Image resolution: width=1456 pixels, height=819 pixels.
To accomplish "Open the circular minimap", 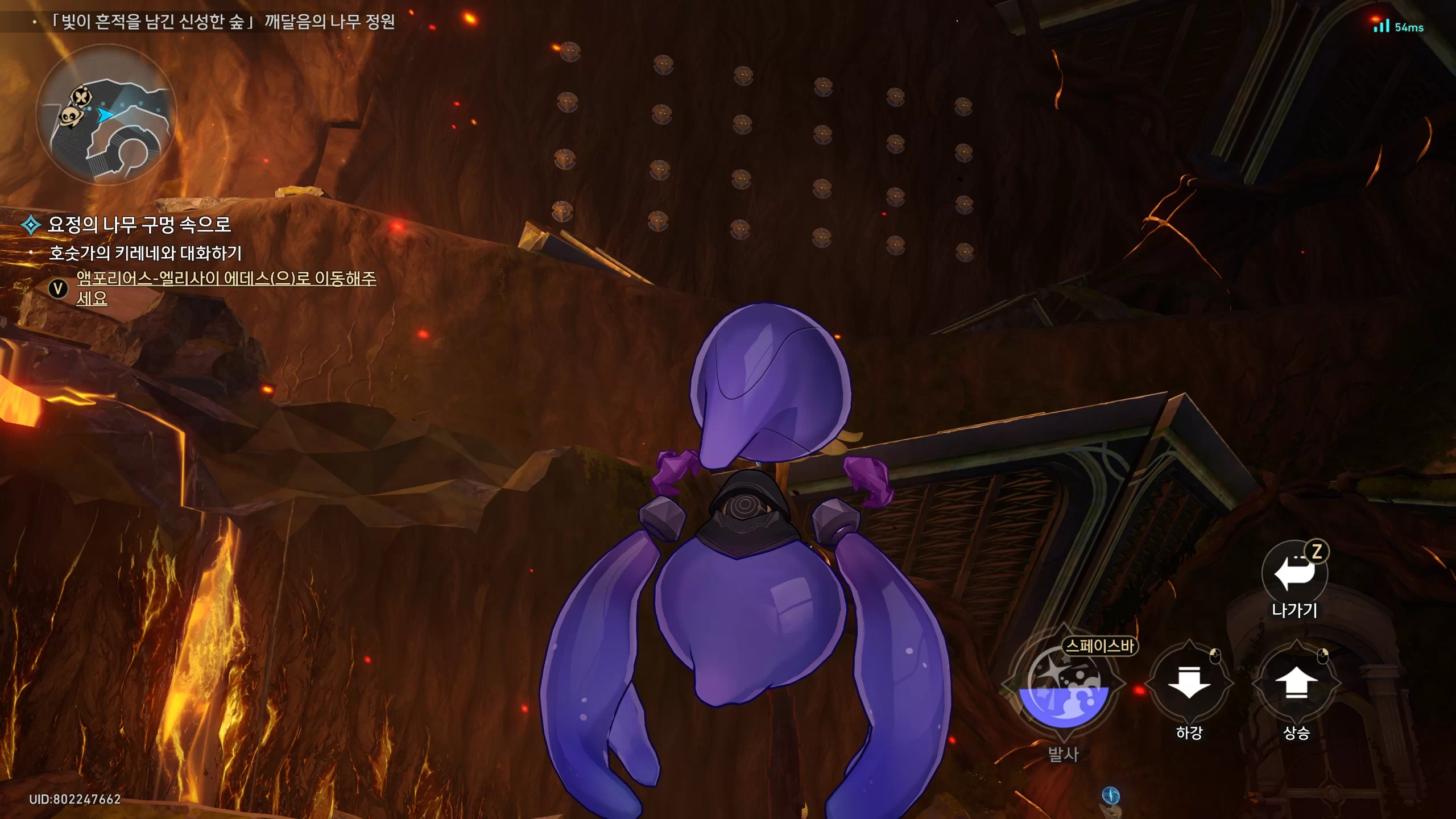I will pos(107,114).
